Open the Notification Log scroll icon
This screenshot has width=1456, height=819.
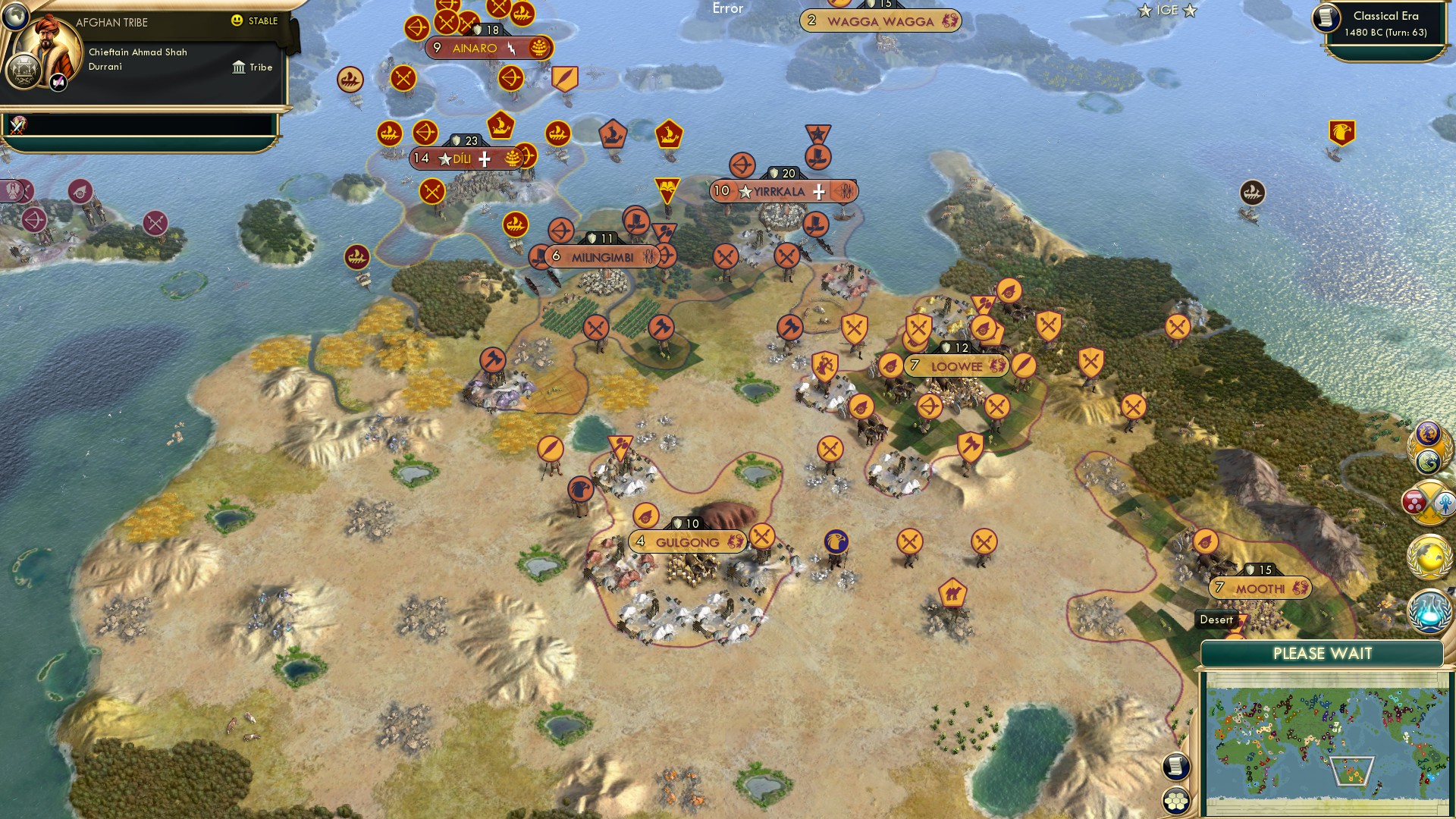pos(1175,767)
